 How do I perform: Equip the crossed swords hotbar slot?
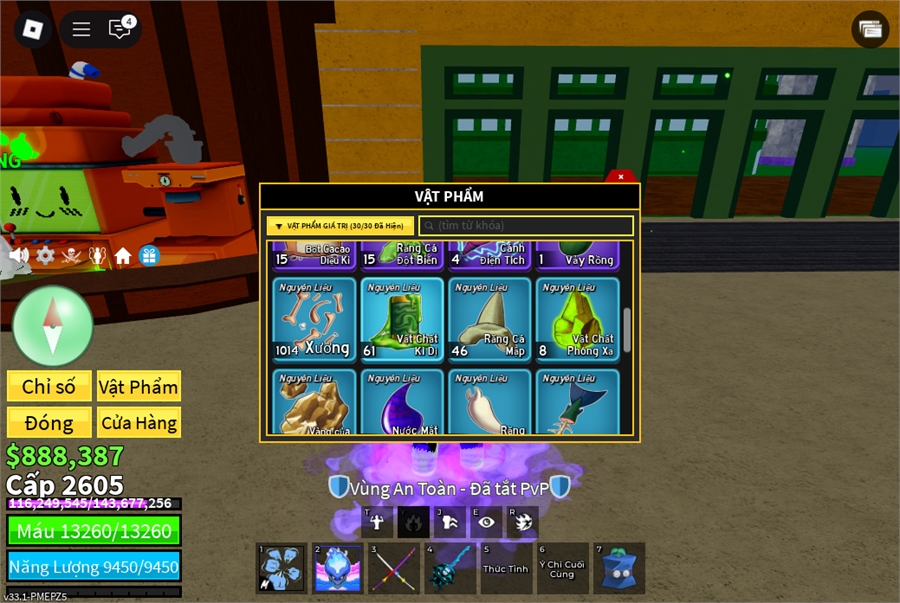click(394, 569)
